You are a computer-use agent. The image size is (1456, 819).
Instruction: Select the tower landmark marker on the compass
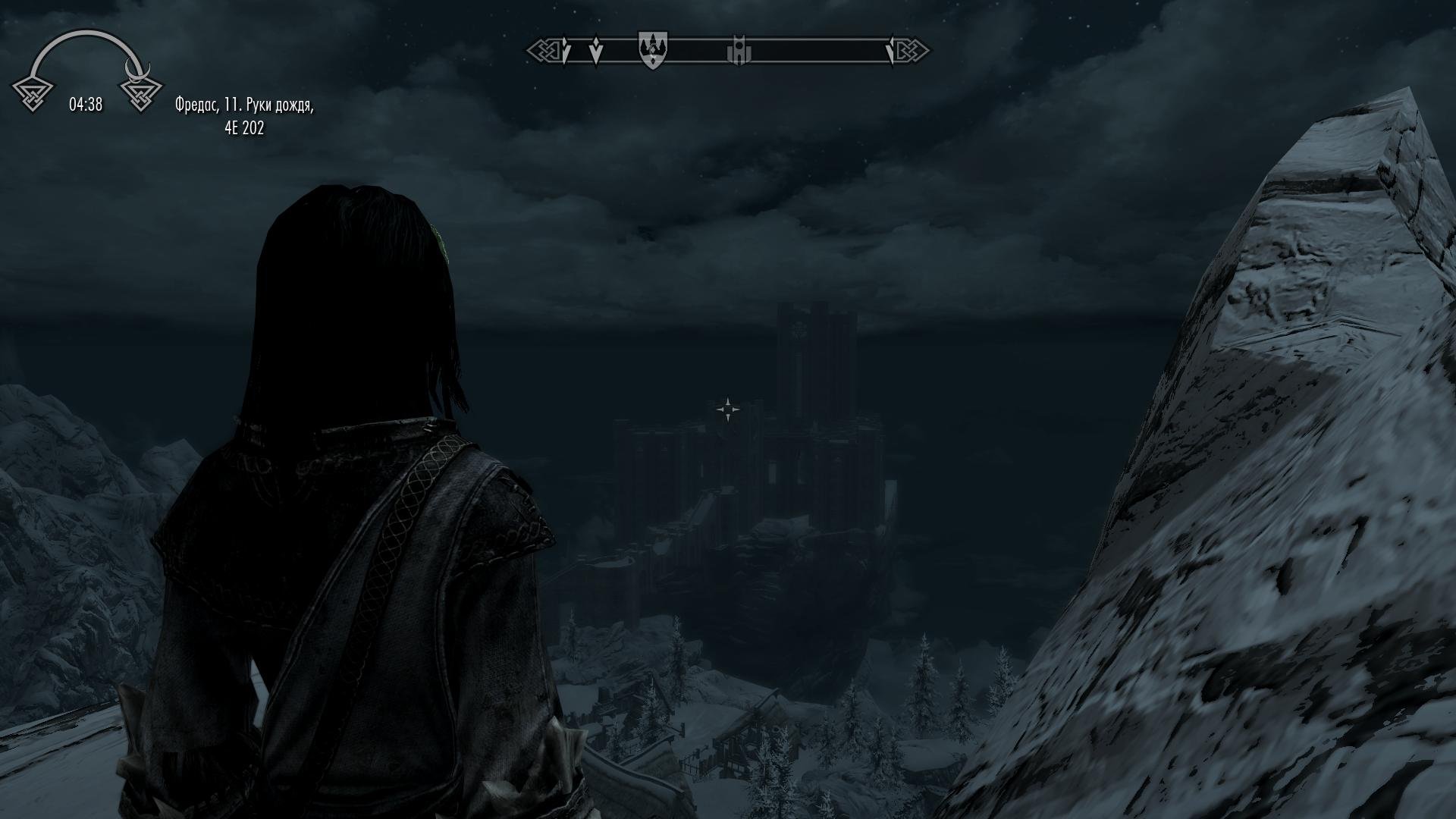click(x=737, y=51)
